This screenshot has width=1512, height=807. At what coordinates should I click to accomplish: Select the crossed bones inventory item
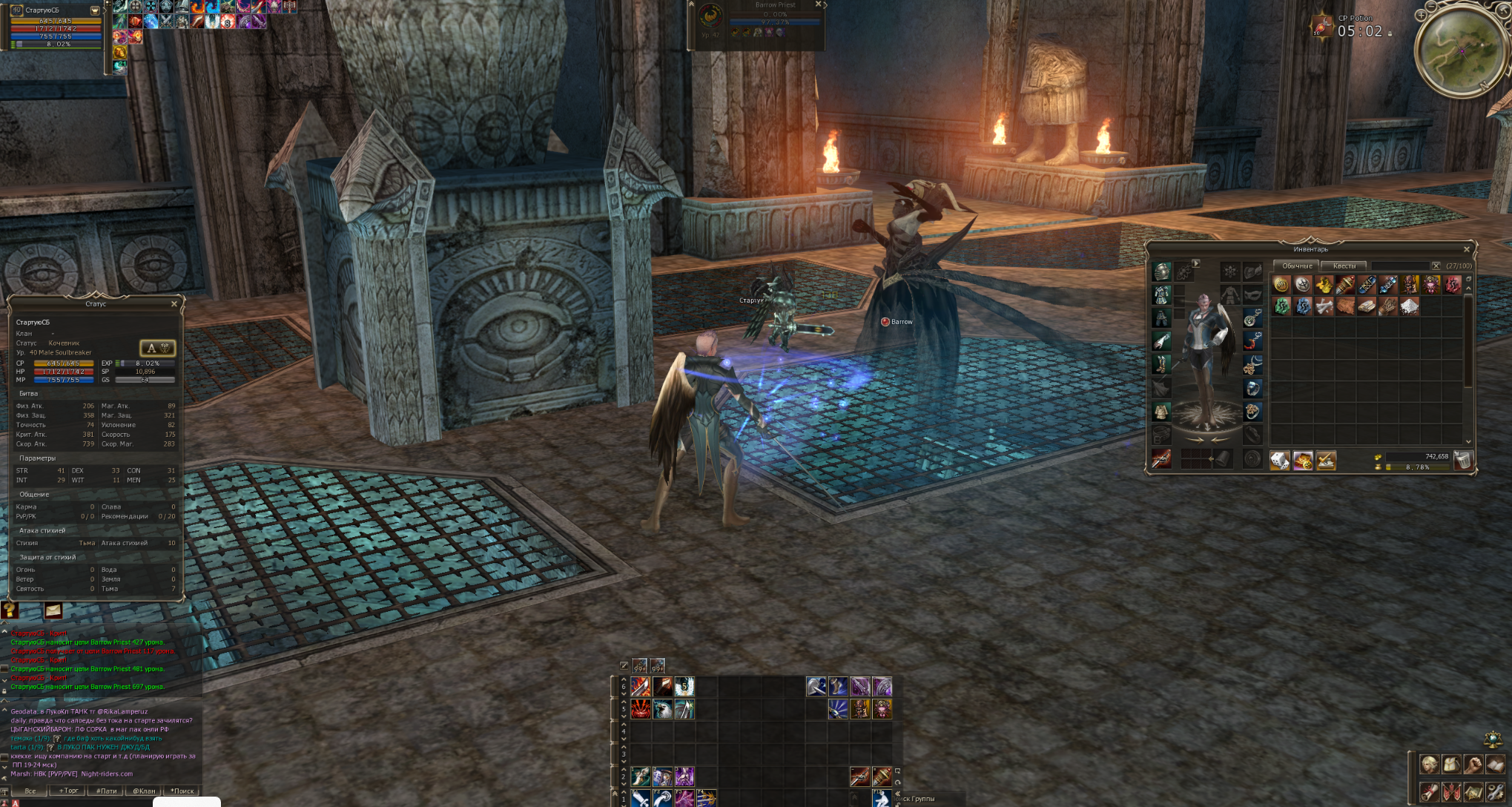[1324, 306]
